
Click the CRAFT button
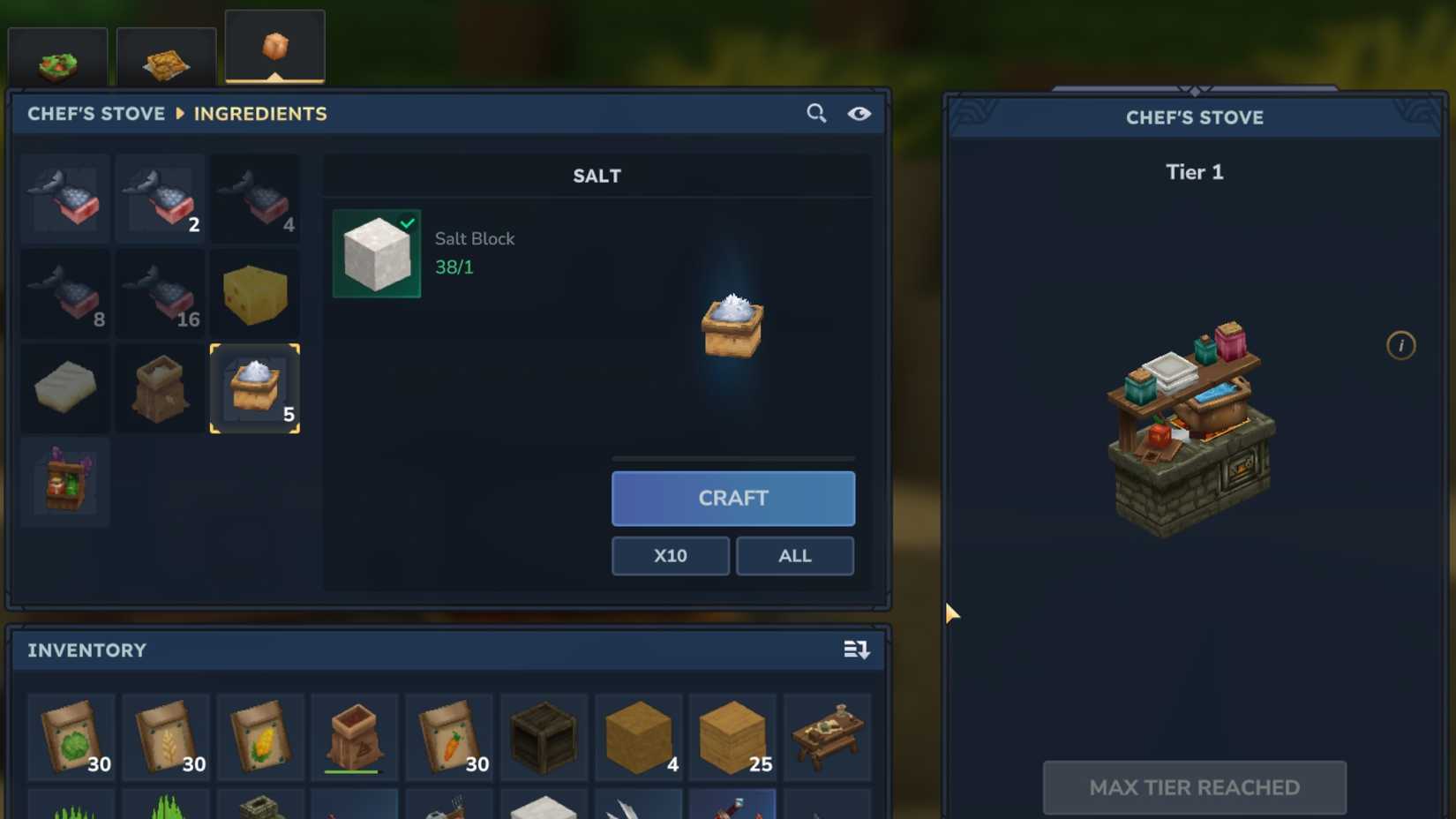coord(732,499)
